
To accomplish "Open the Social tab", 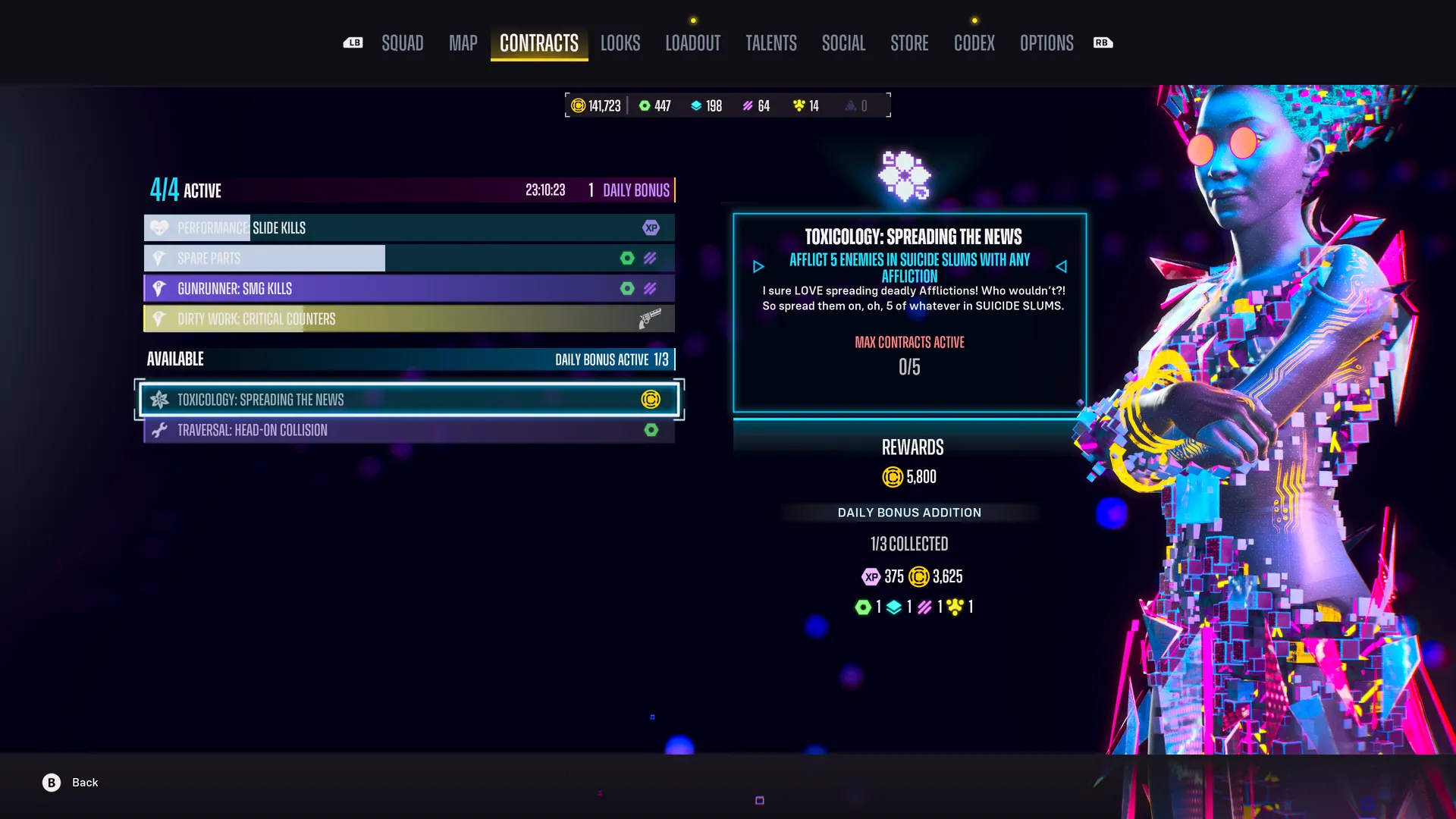I will [x=843, y=43].
